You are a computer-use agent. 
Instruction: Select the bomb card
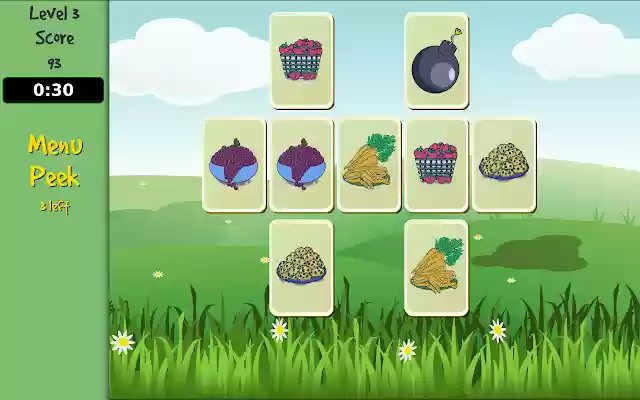(x=436, y=60)
